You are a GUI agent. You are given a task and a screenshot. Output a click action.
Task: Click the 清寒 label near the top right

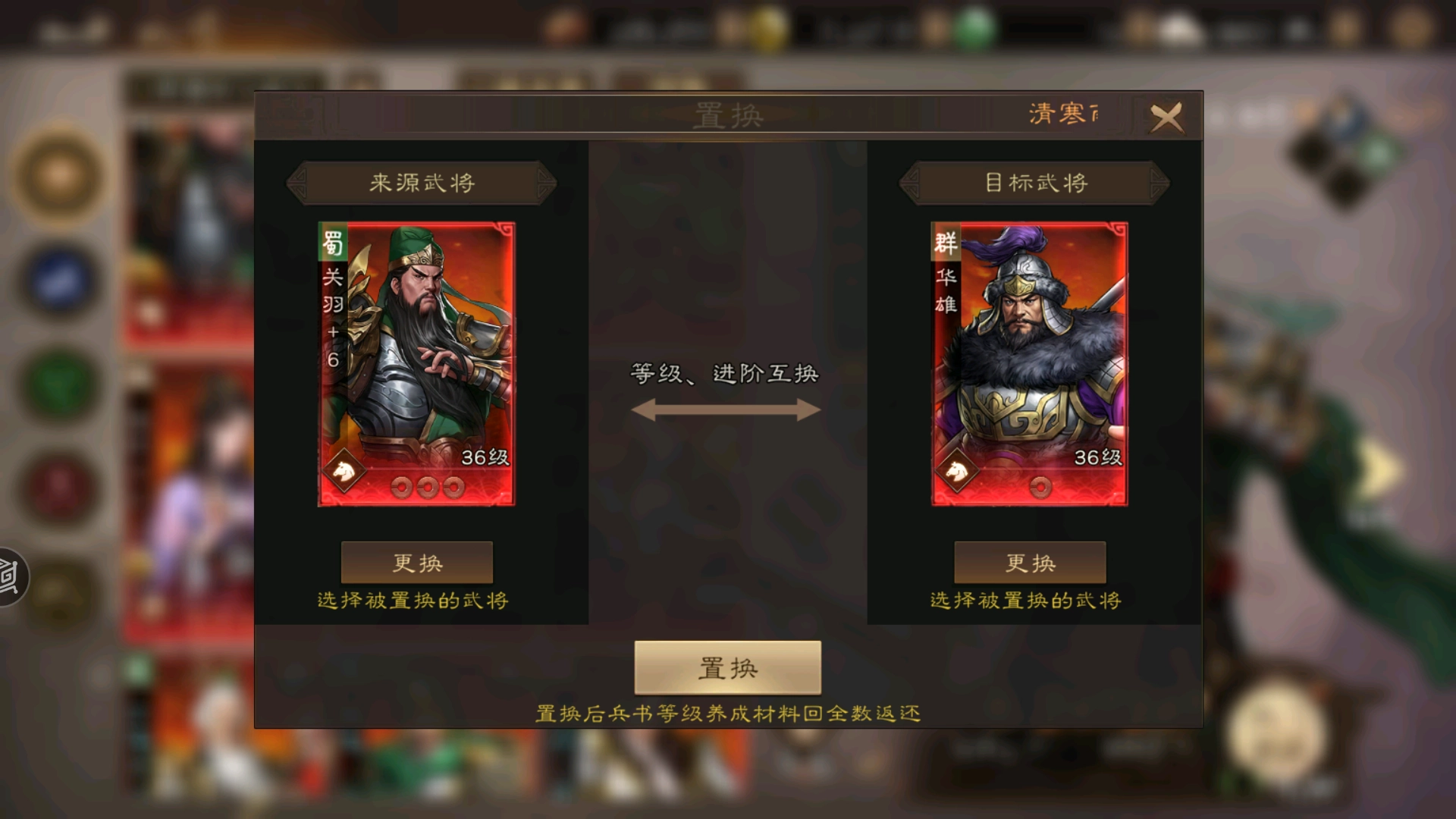[1056, 115]
